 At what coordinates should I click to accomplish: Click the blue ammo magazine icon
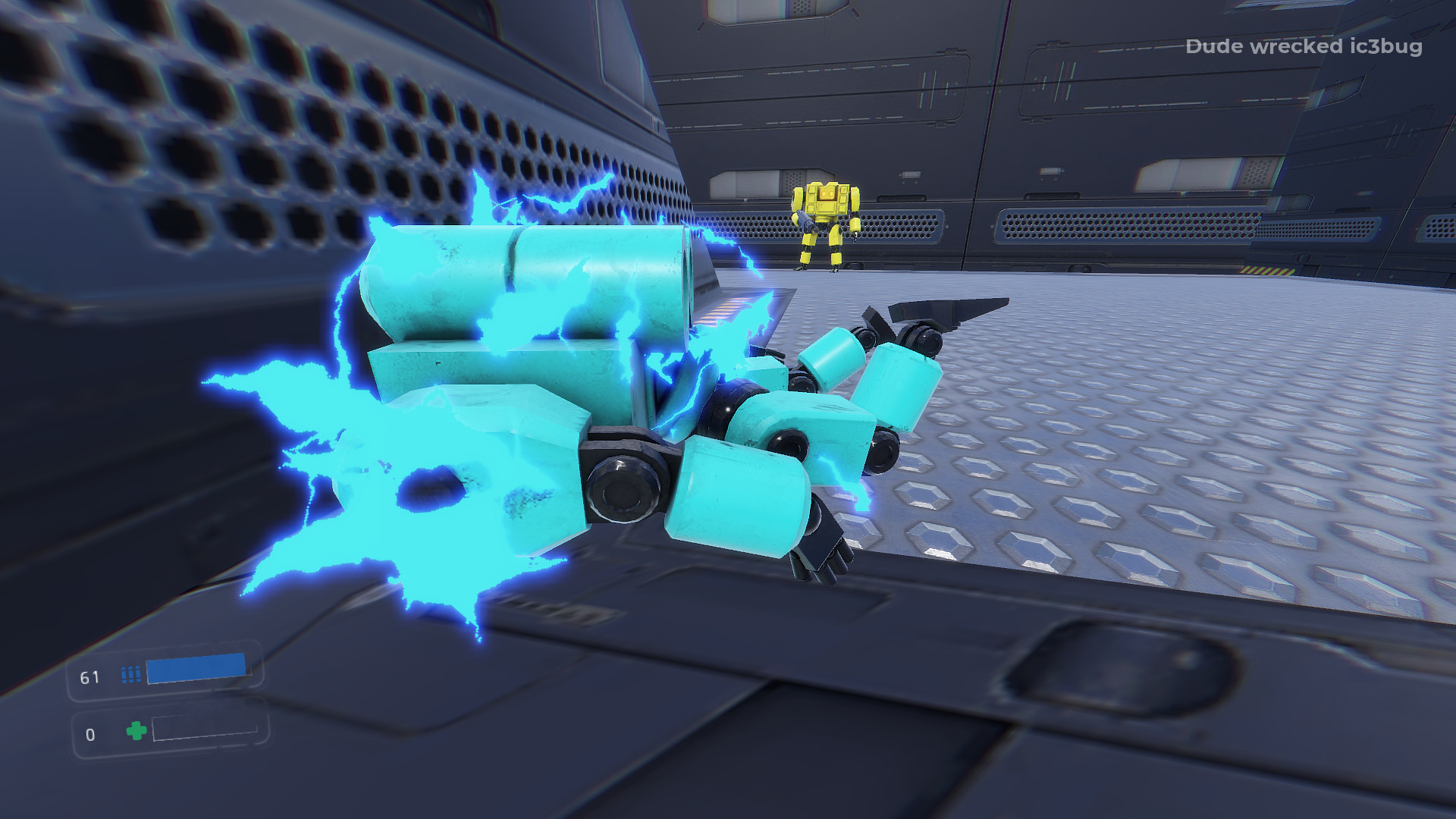(x=129, y=675)
